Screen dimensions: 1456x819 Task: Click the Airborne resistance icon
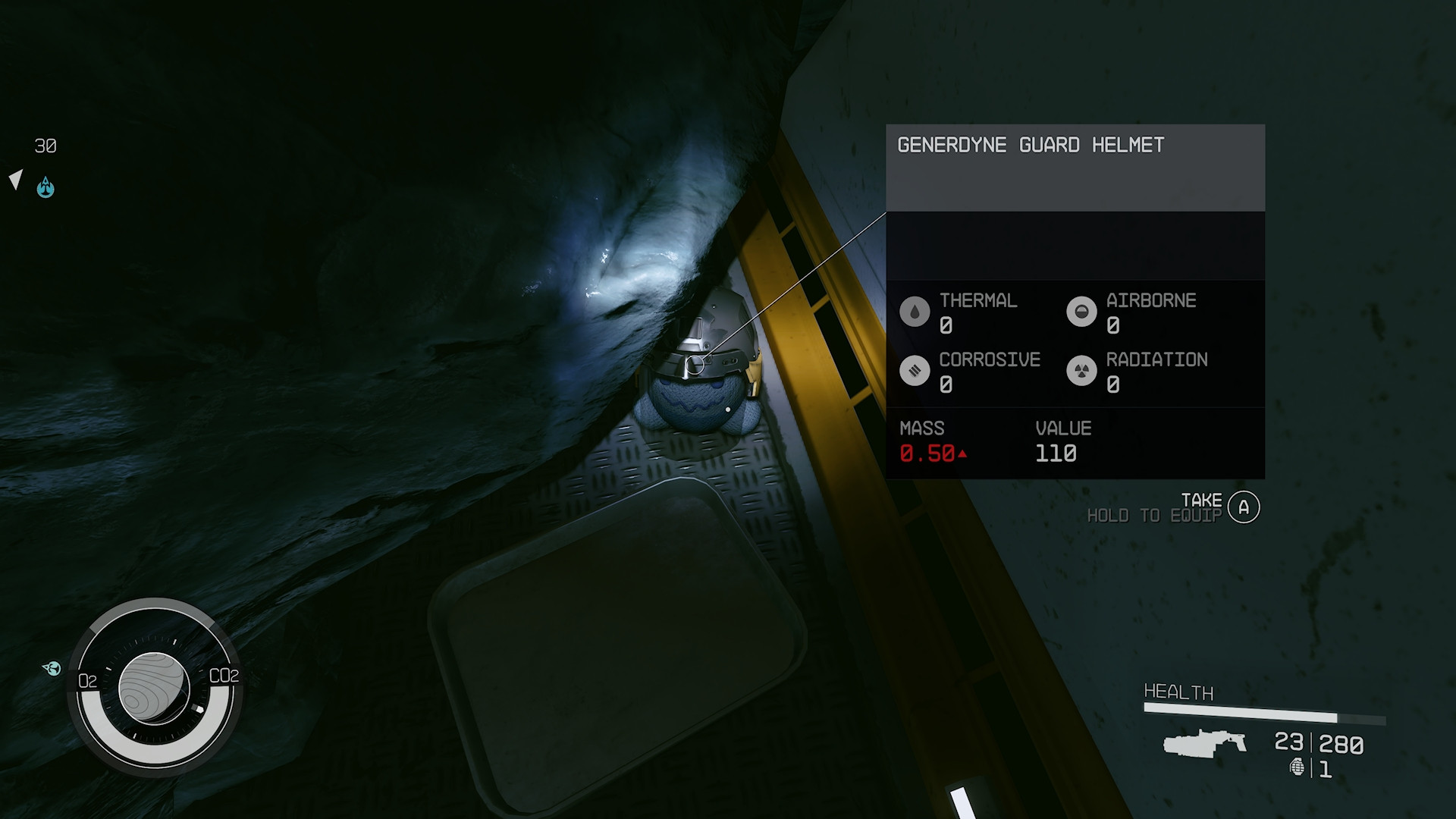tap(1081, 312)
